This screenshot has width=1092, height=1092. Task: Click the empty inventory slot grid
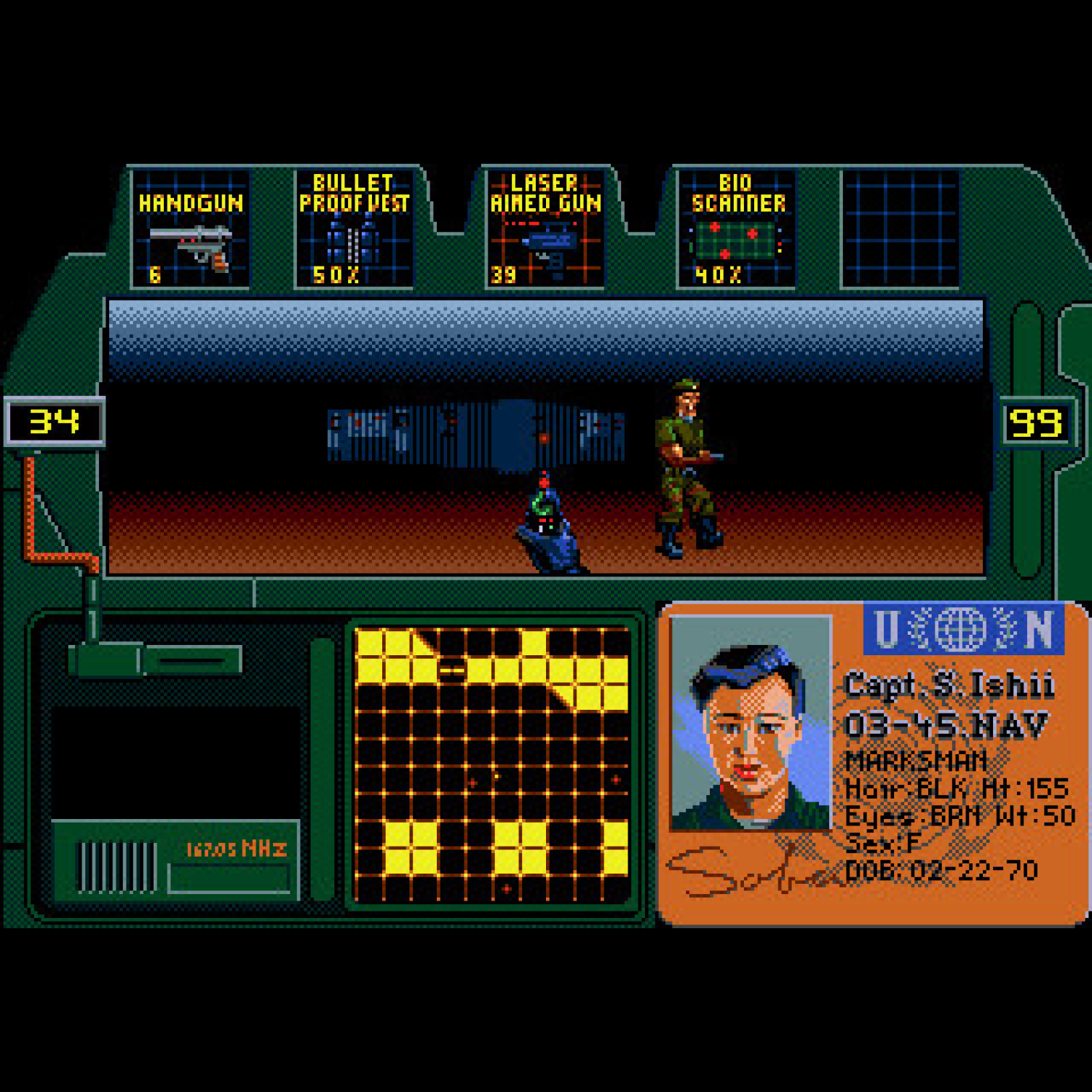(x=899, y=226)
